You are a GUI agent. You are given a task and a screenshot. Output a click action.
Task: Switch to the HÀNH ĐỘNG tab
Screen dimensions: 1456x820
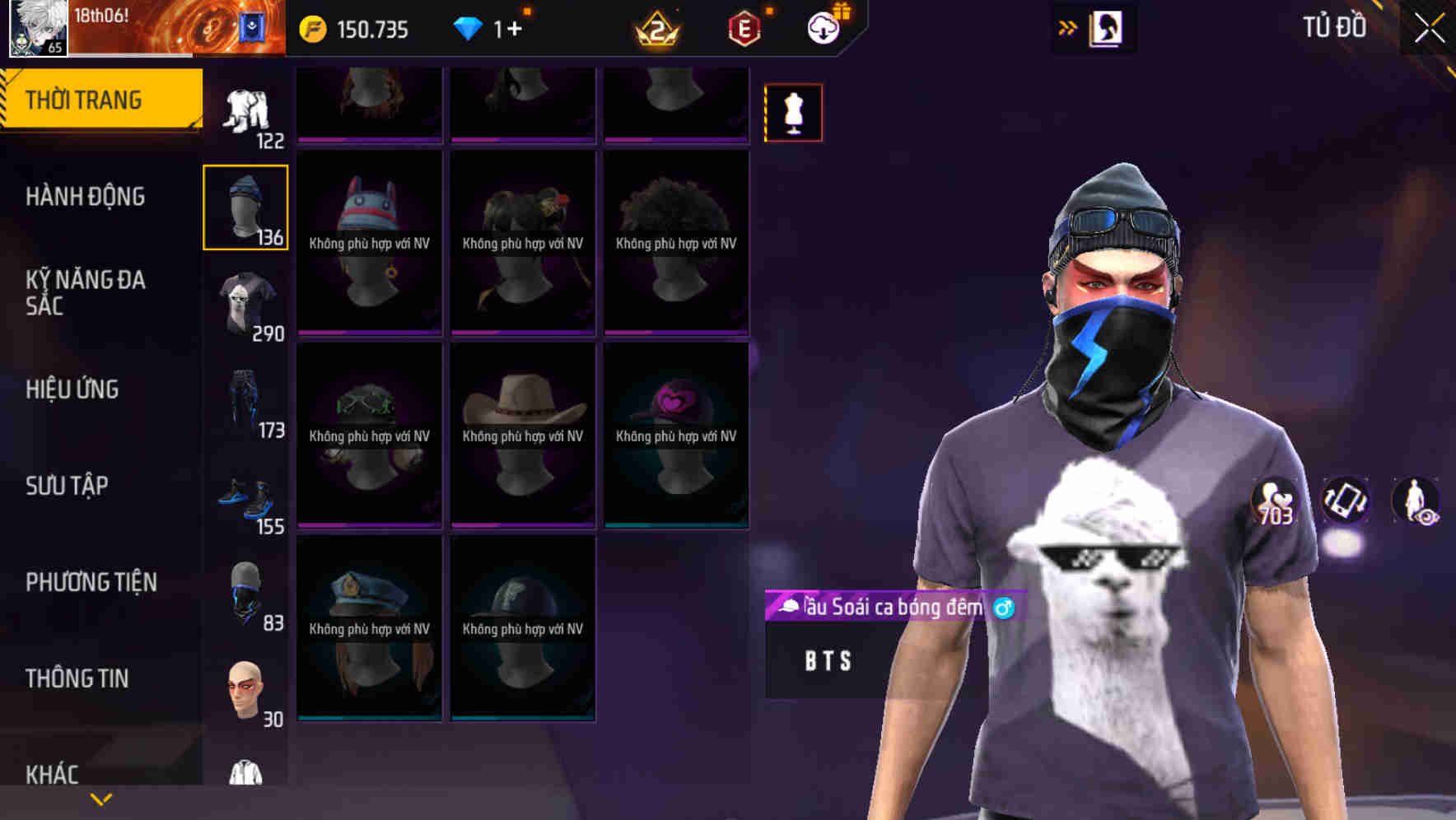pos(85,196)
